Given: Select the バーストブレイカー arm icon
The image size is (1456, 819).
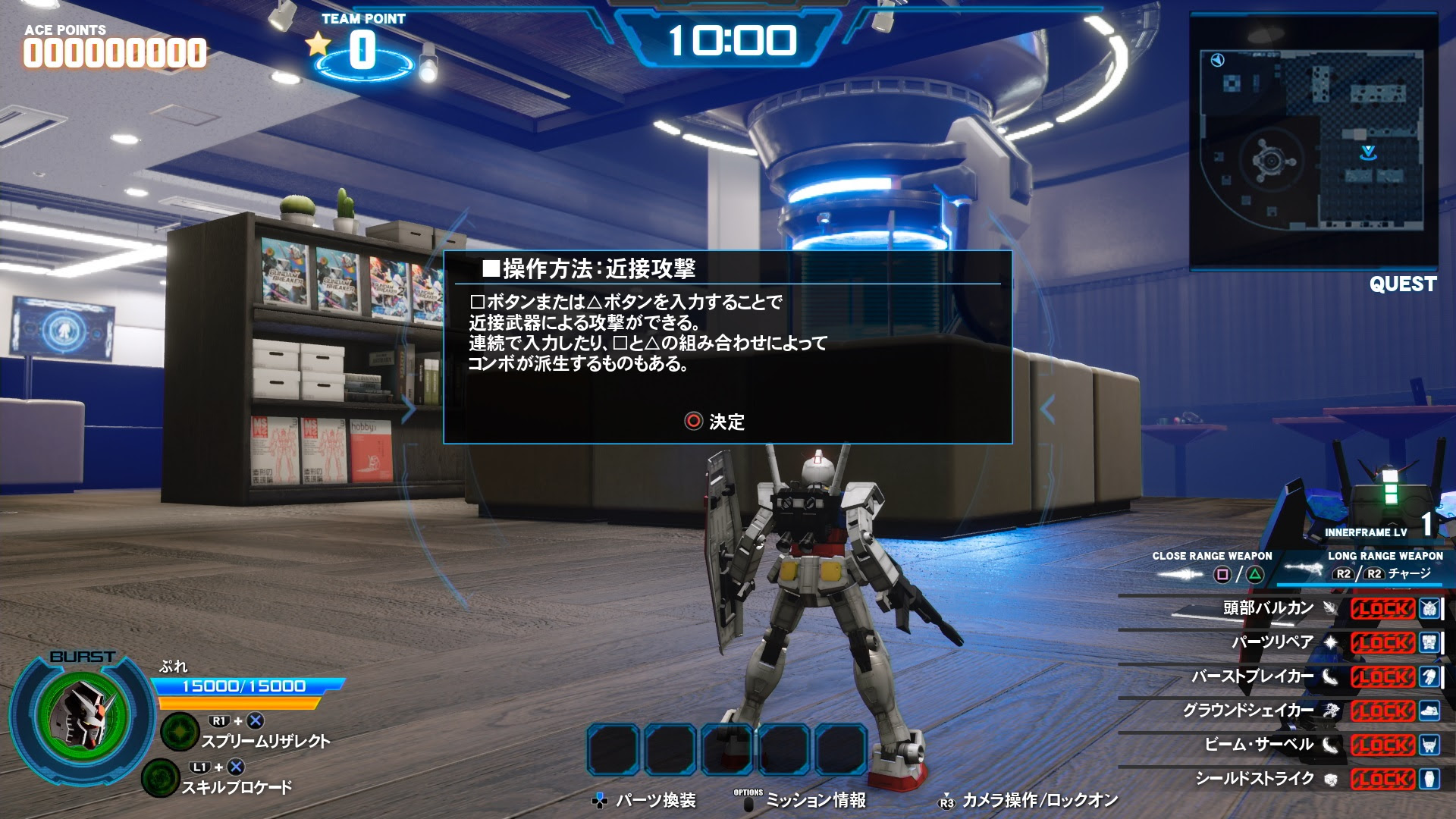Looking at the screenshot, I should (x=1429, y=677).
